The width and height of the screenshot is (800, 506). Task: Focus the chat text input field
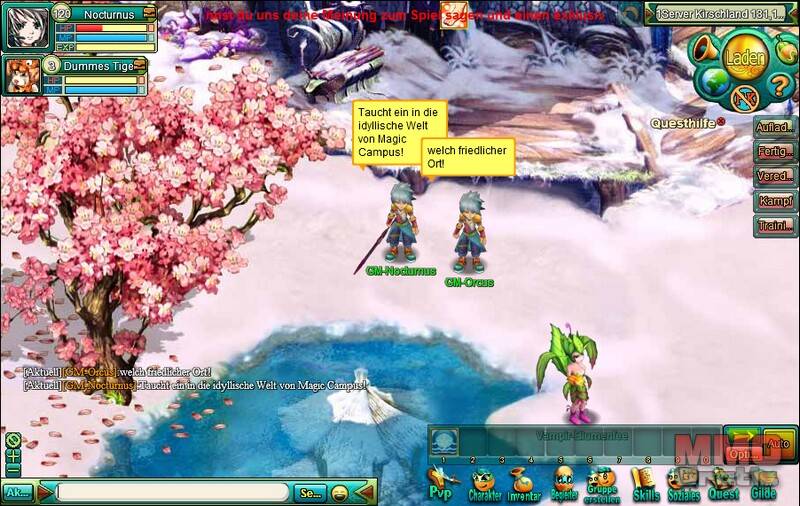(x=172, y=492)
